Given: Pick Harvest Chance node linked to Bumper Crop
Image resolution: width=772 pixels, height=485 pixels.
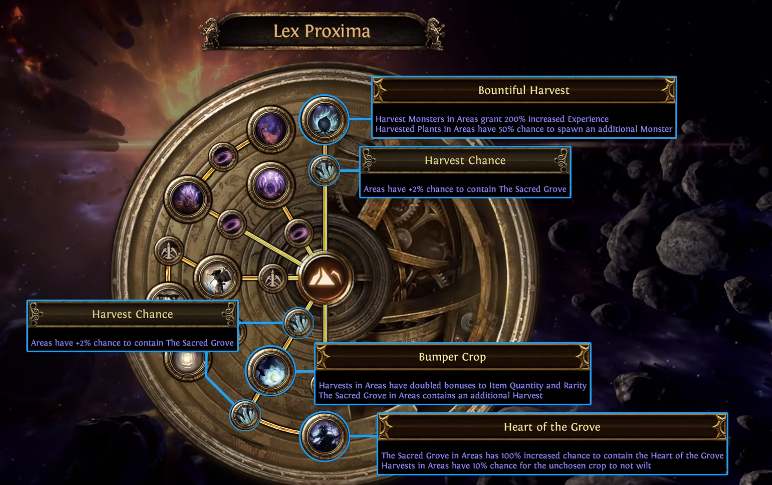Looking at the screenshot, I should [x=297, y=323].
